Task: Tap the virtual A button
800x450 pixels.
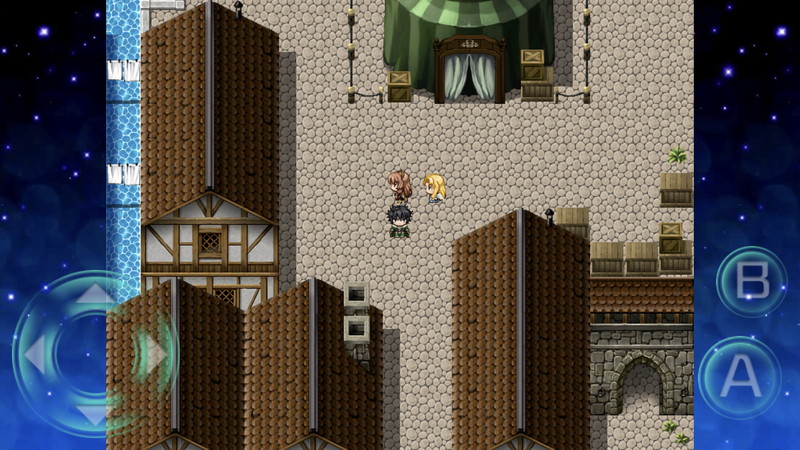Action: (x=740, y=377)
